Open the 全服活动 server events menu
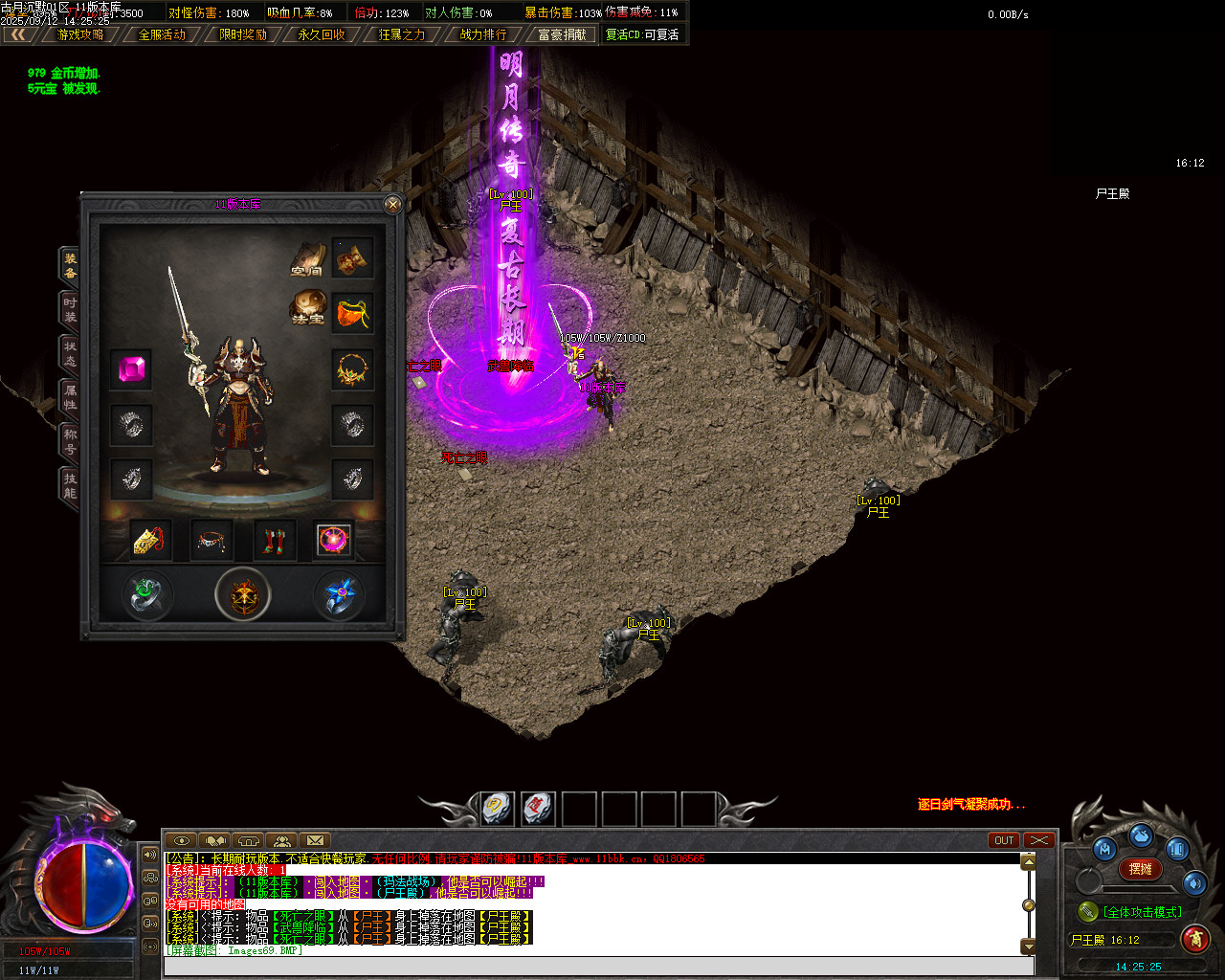Viewport: 1225px width, 980px height. click(x=162, y=34)
